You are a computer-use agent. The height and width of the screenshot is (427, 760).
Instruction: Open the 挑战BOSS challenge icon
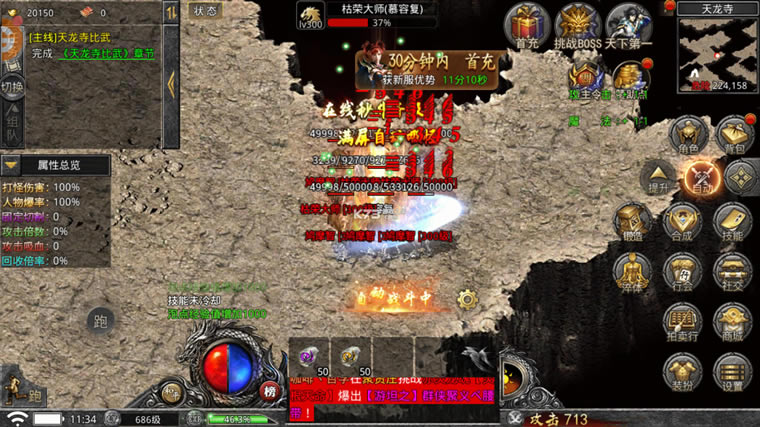pos(577,24)
